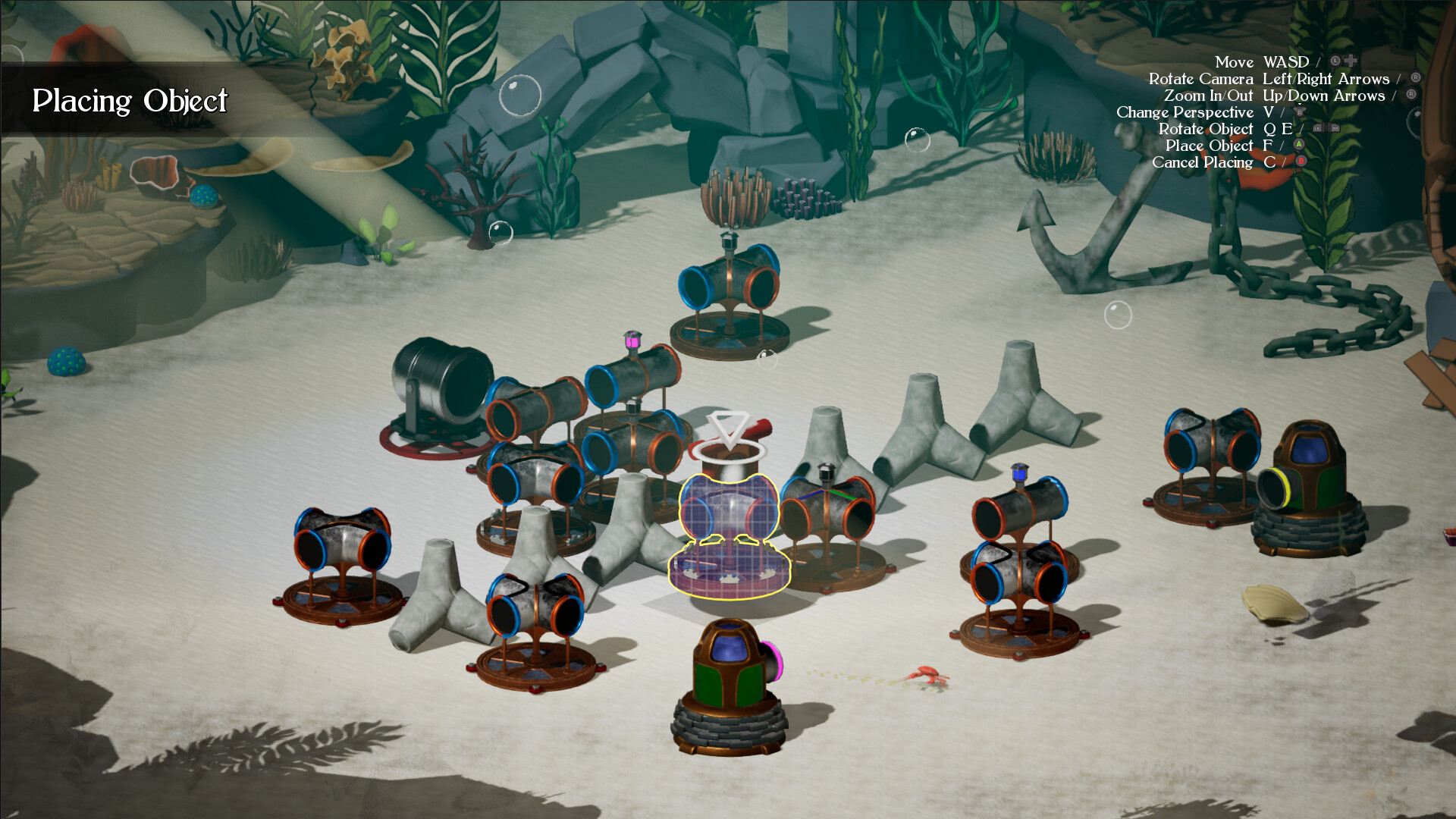Click the RB bumper icon beside Rotate Object
Screen dimensions: 1456x819
click(1334, 127)
